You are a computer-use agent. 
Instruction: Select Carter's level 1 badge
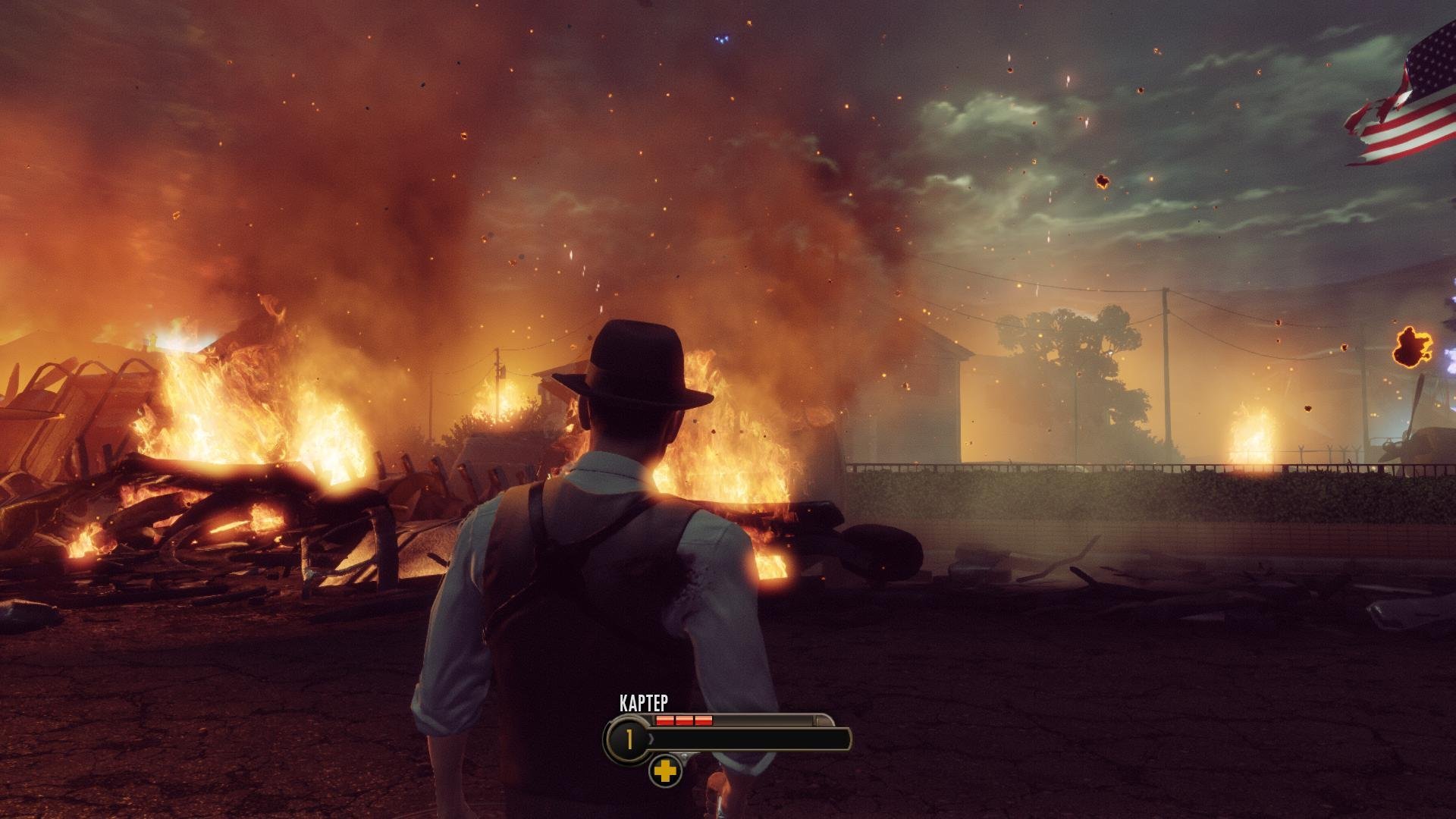(628, 739)
